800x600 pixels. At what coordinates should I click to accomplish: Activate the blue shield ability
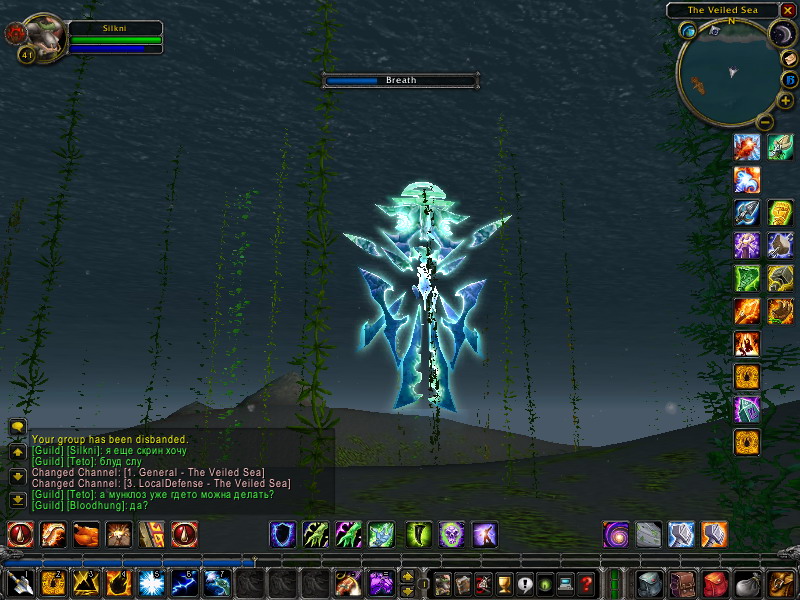[282, 535]
